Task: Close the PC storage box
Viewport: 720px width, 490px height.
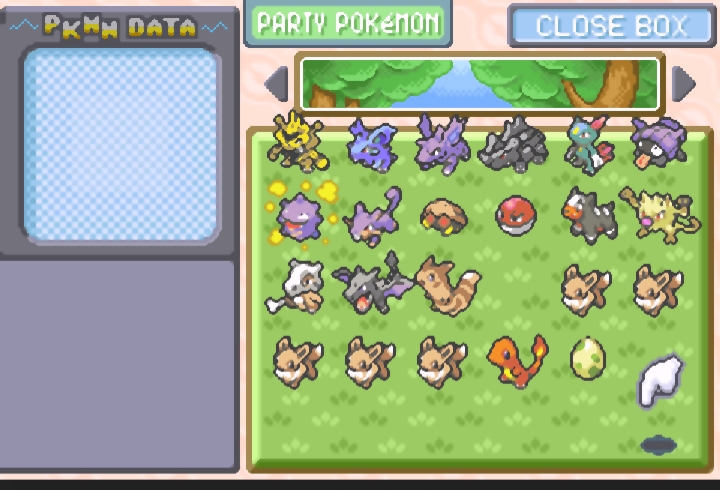Action: tap(610, 26)
